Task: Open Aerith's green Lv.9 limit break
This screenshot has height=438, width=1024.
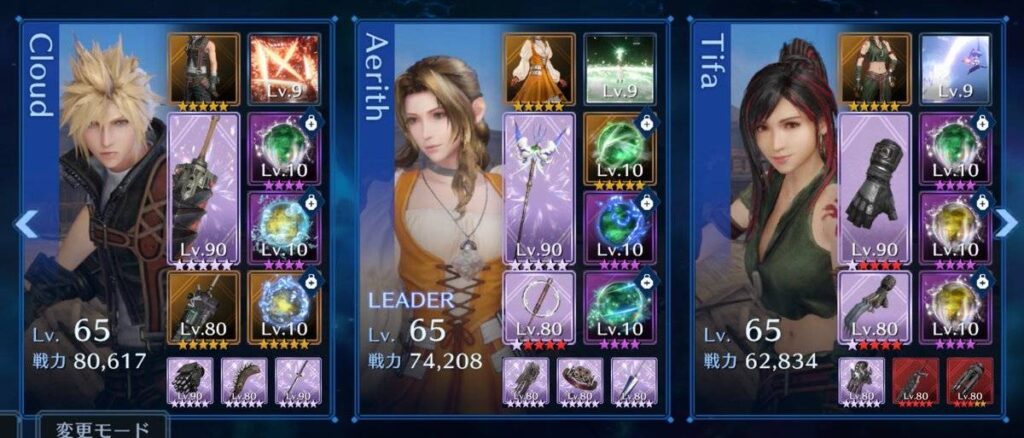Action: click(x=620, y=70)
